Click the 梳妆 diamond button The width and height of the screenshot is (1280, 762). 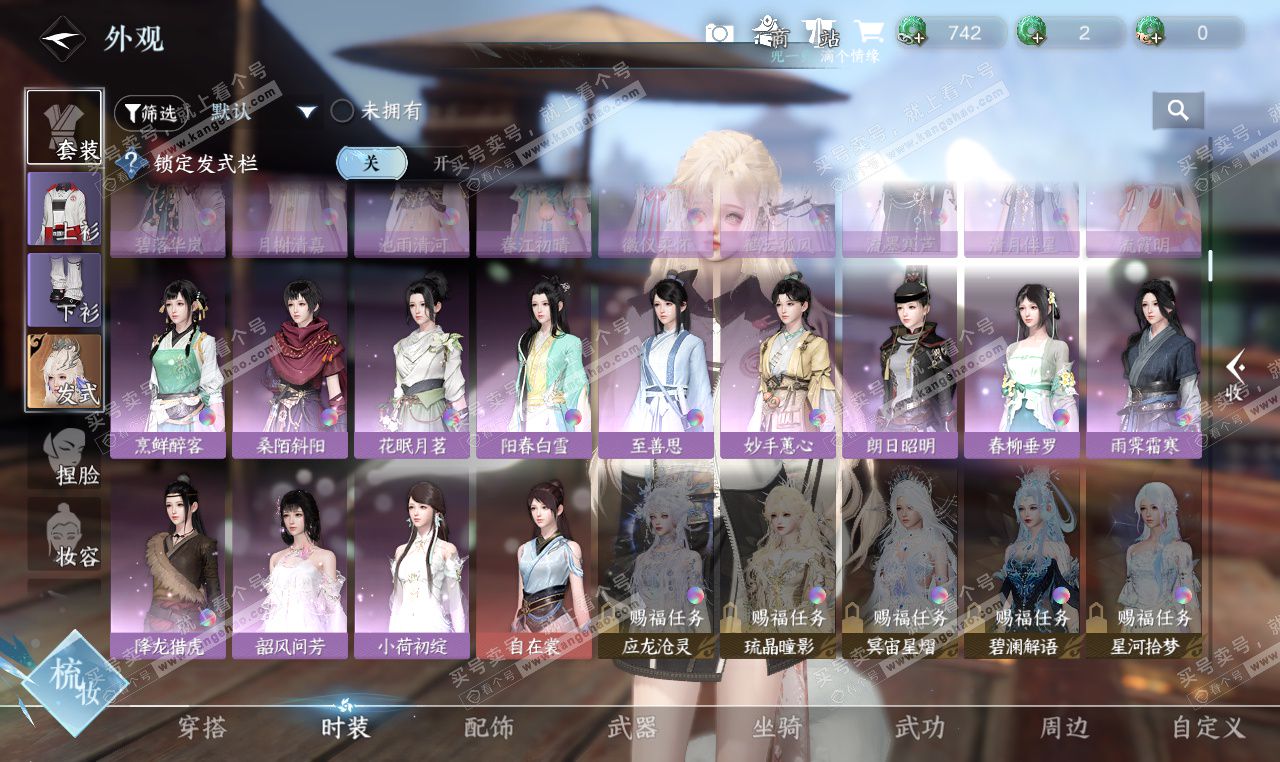click(74, 683)
